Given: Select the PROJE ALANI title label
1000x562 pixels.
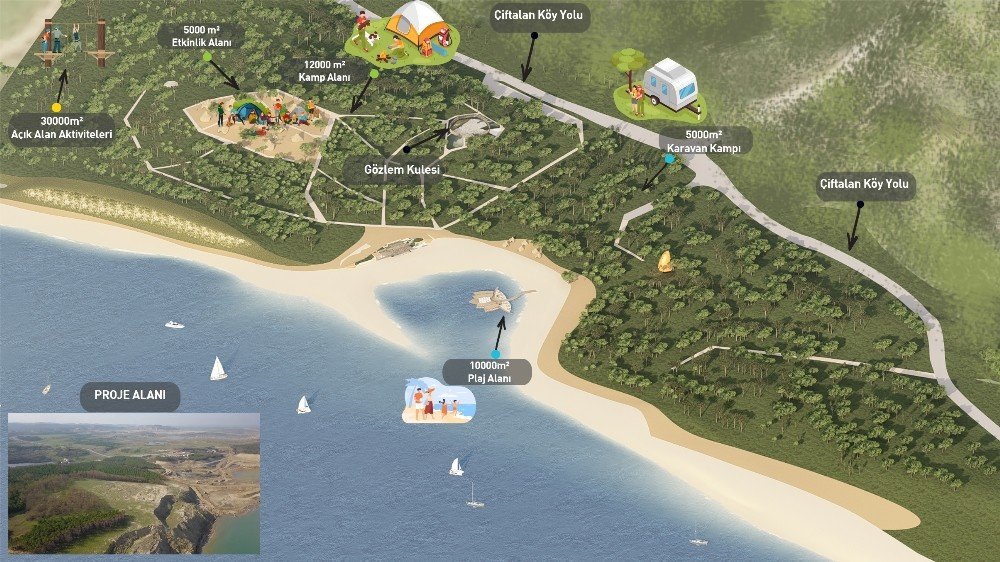Looking at the screenshot, I should 130,396.
